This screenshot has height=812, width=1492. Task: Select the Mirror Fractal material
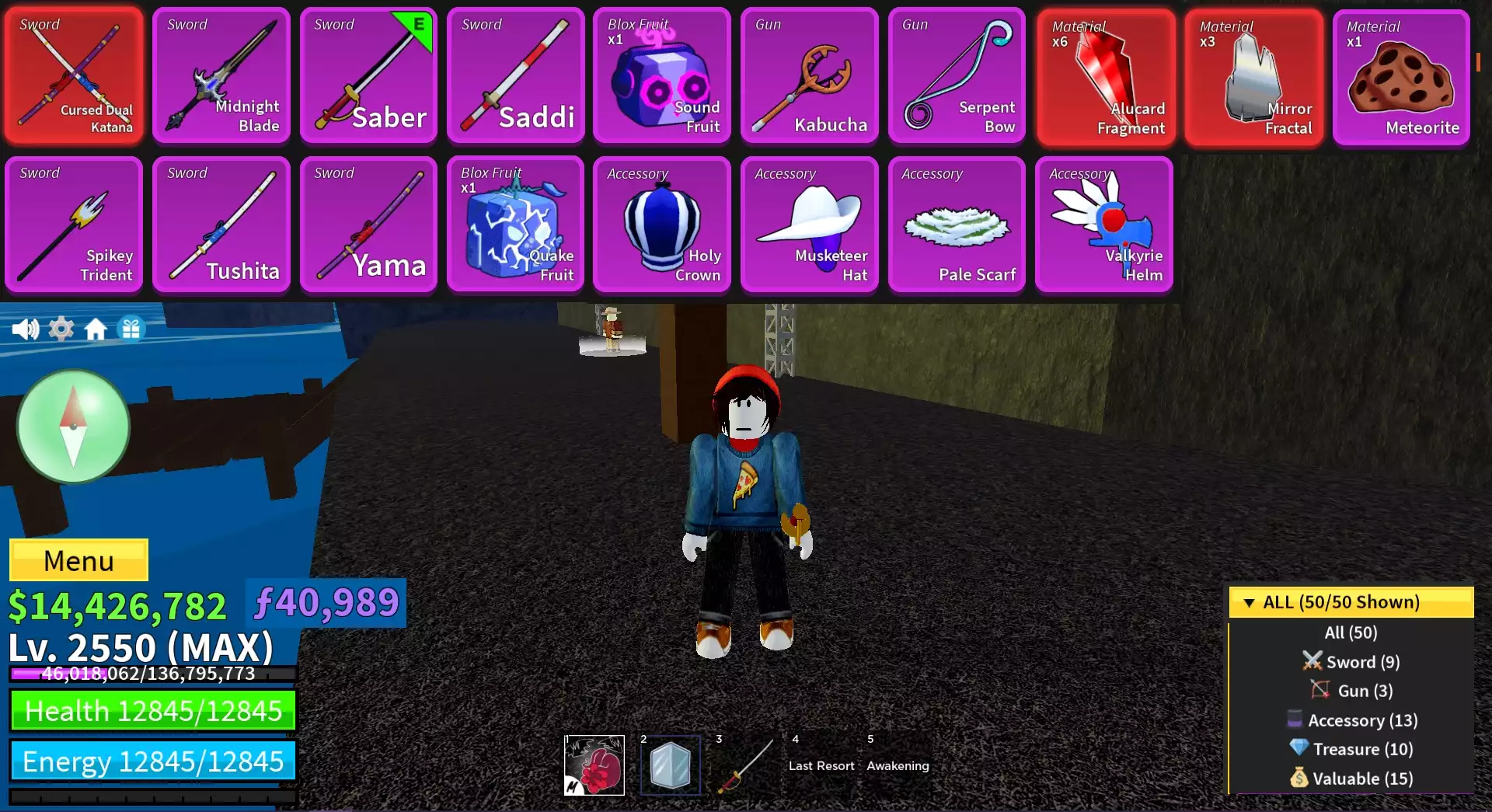pos(1253,74)
